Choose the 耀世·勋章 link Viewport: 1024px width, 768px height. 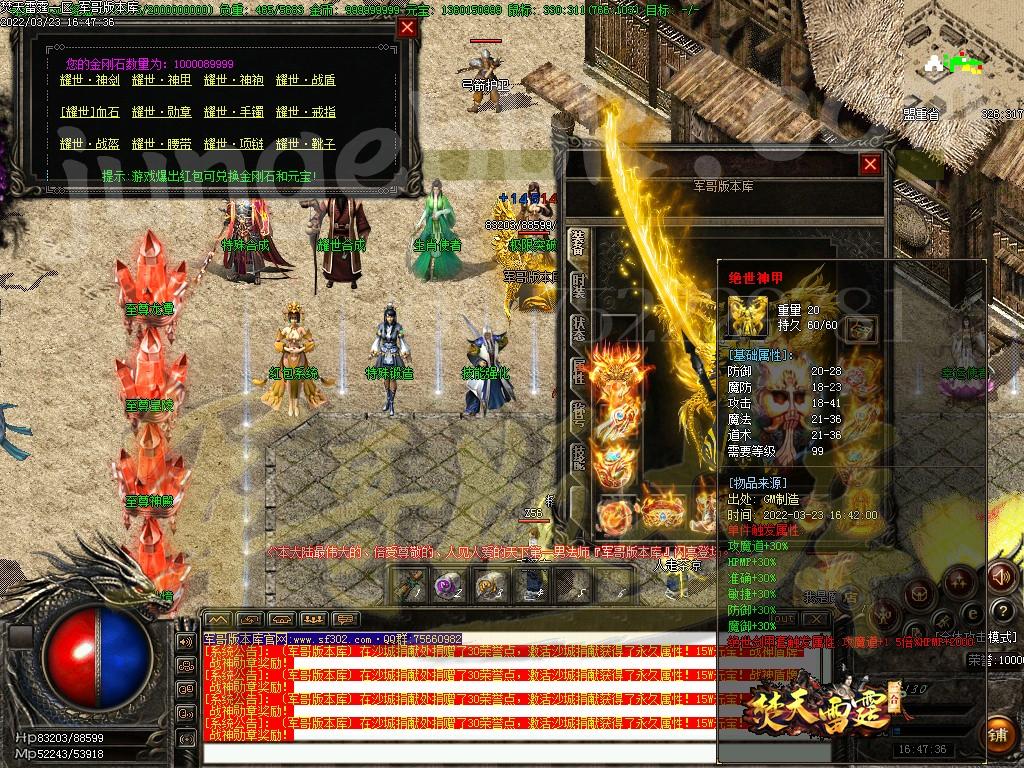tap(160, 112)
